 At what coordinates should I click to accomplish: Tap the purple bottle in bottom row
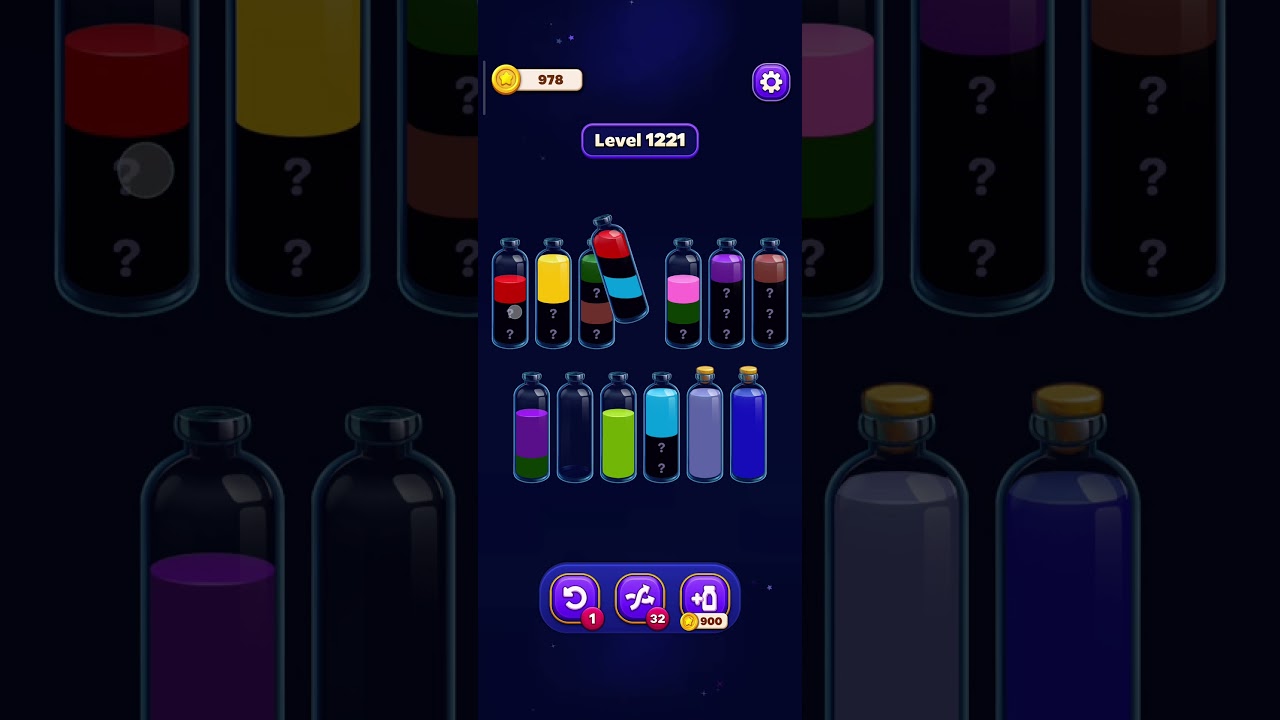coord(530,435)
